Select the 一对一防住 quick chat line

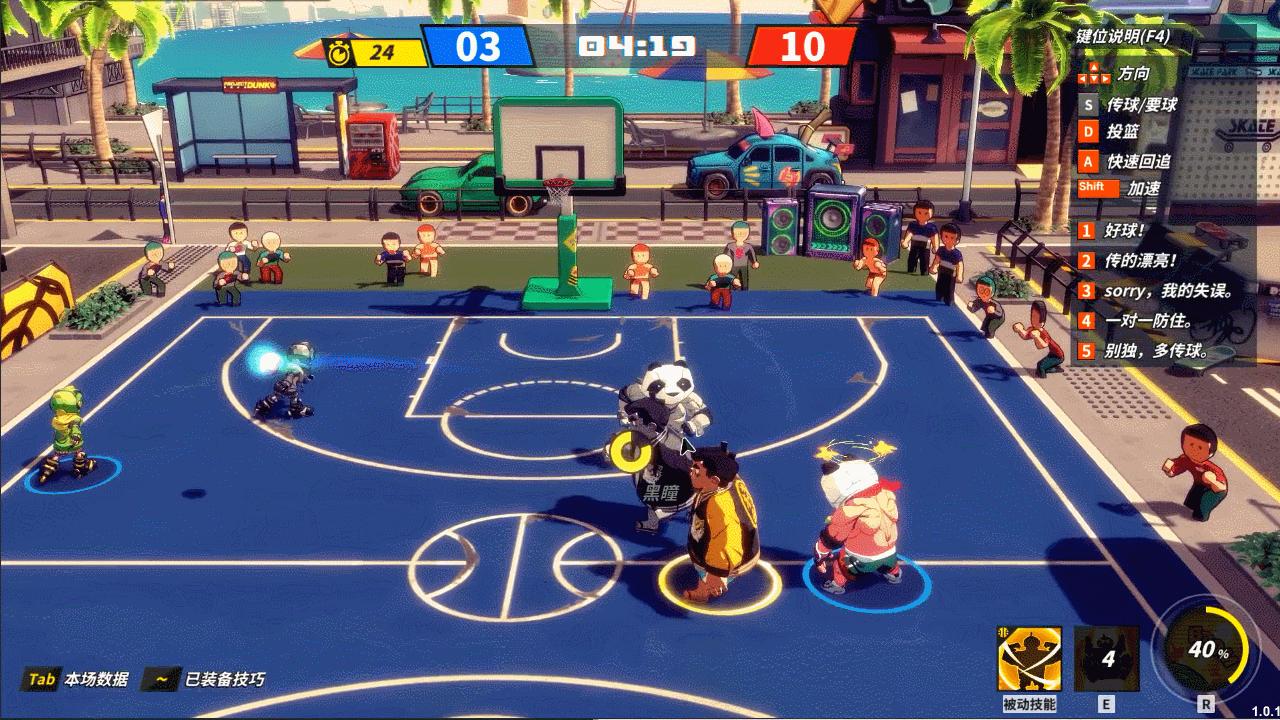[1148, 321]
